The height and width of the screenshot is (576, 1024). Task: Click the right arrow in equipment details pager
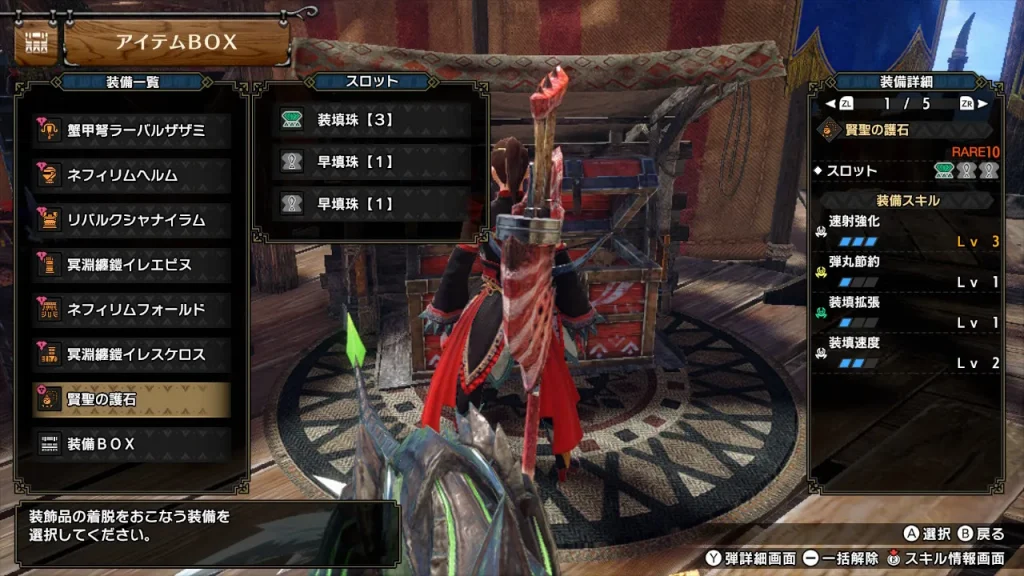click(x=982, y=103)
